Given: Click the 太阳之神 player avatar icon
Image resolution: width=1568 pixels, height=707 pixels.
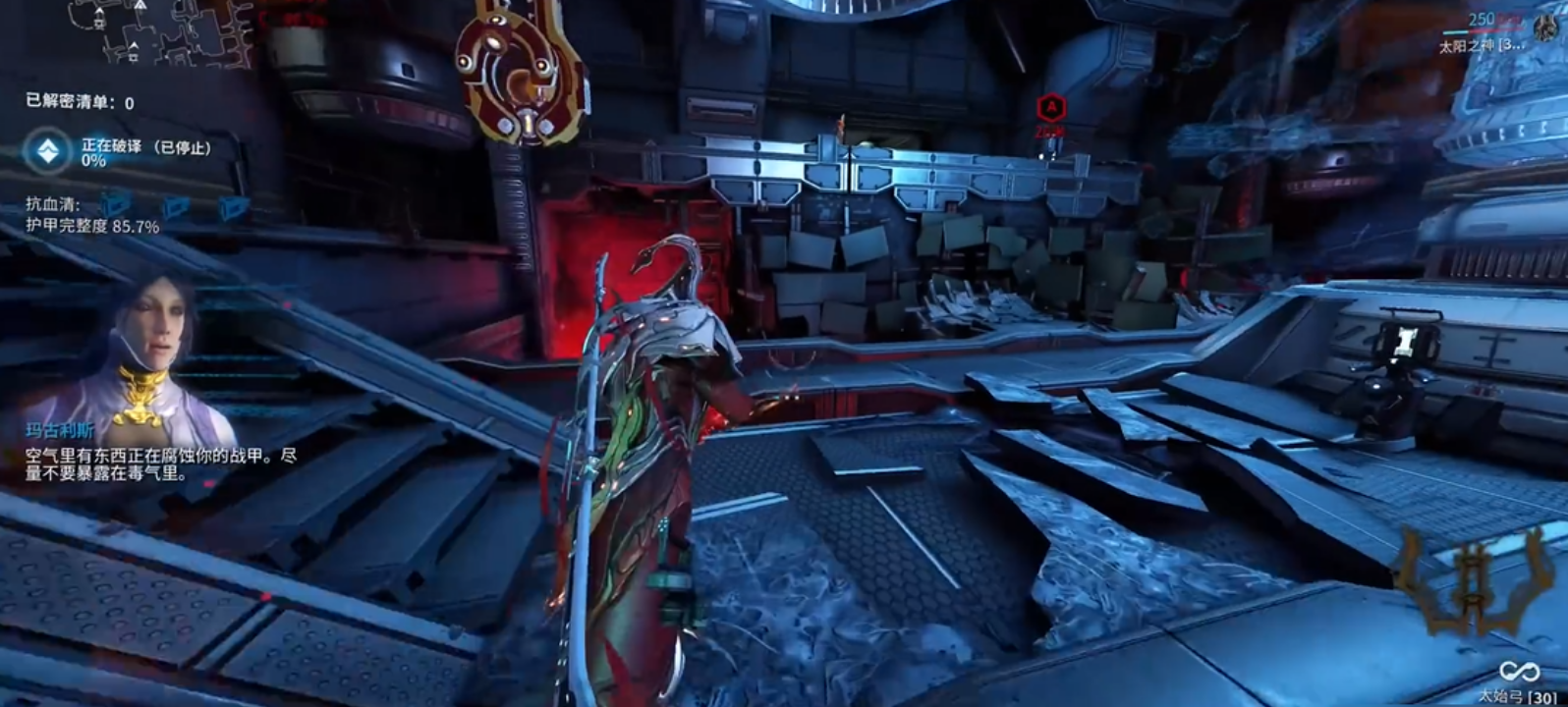Looking at the screenshot, I should tap(1543, 28).
